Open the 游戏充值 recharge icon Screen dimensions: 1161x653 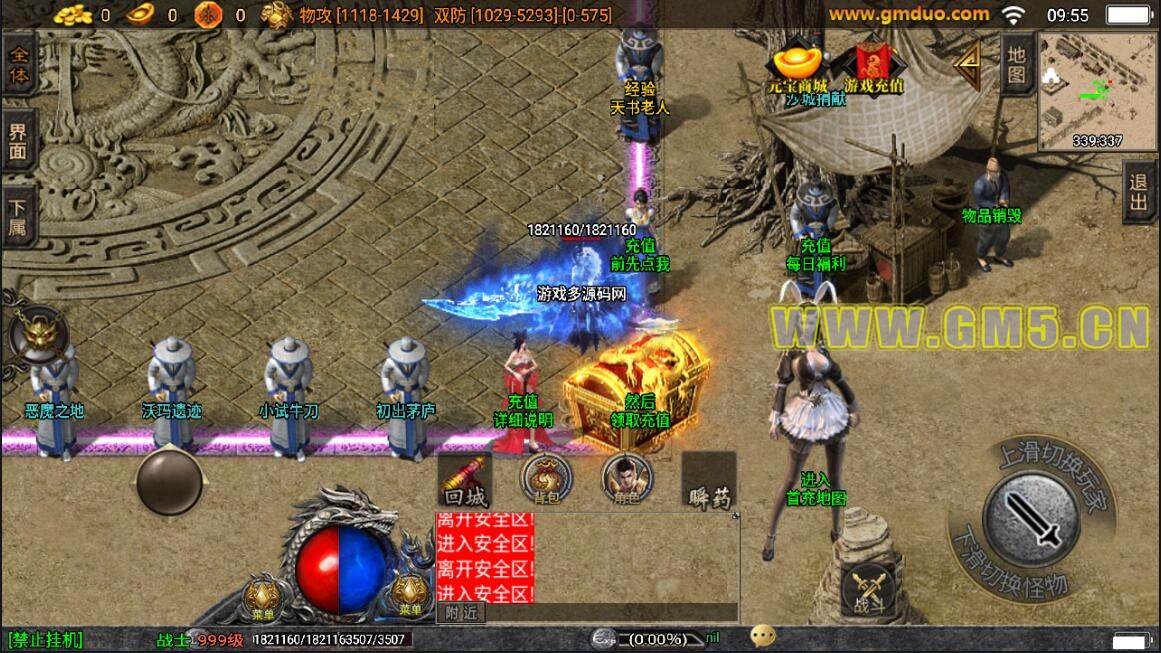(x=873, y=66)
